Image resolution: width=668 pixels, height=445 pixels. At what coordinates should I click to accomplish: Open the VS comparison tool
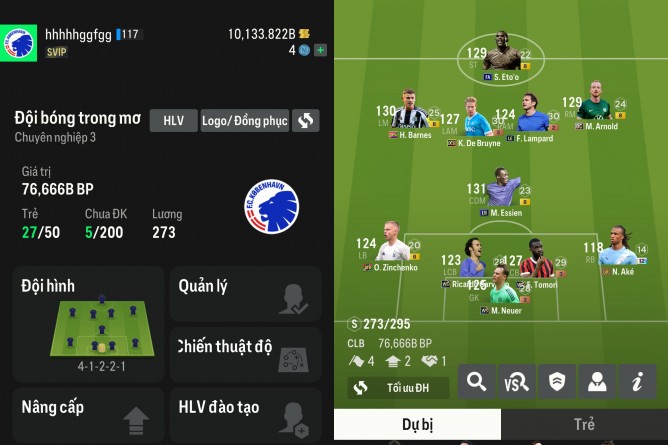point(517,381)
